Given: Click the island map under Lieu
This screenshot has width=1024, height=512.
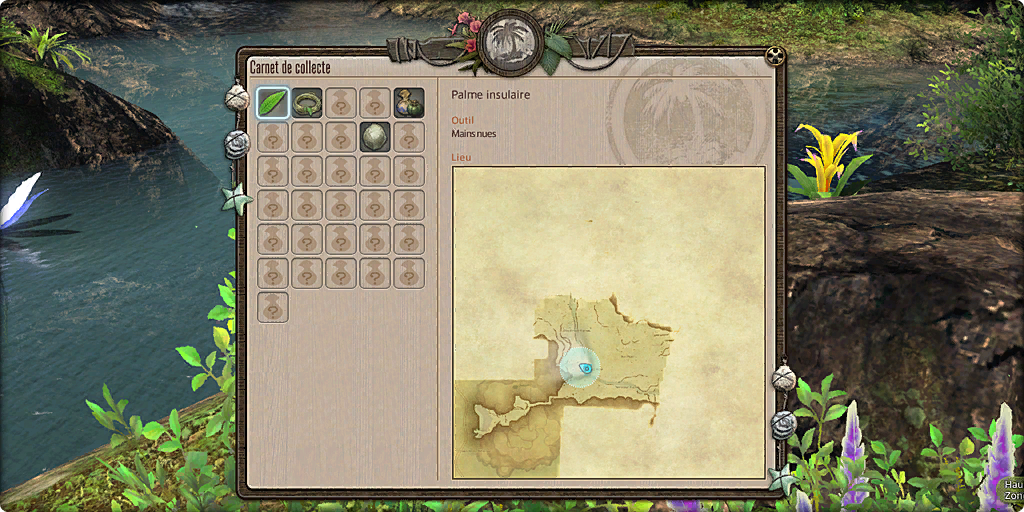Looking at the screenshot, I should pyautogui.click(x=608, y=321).
